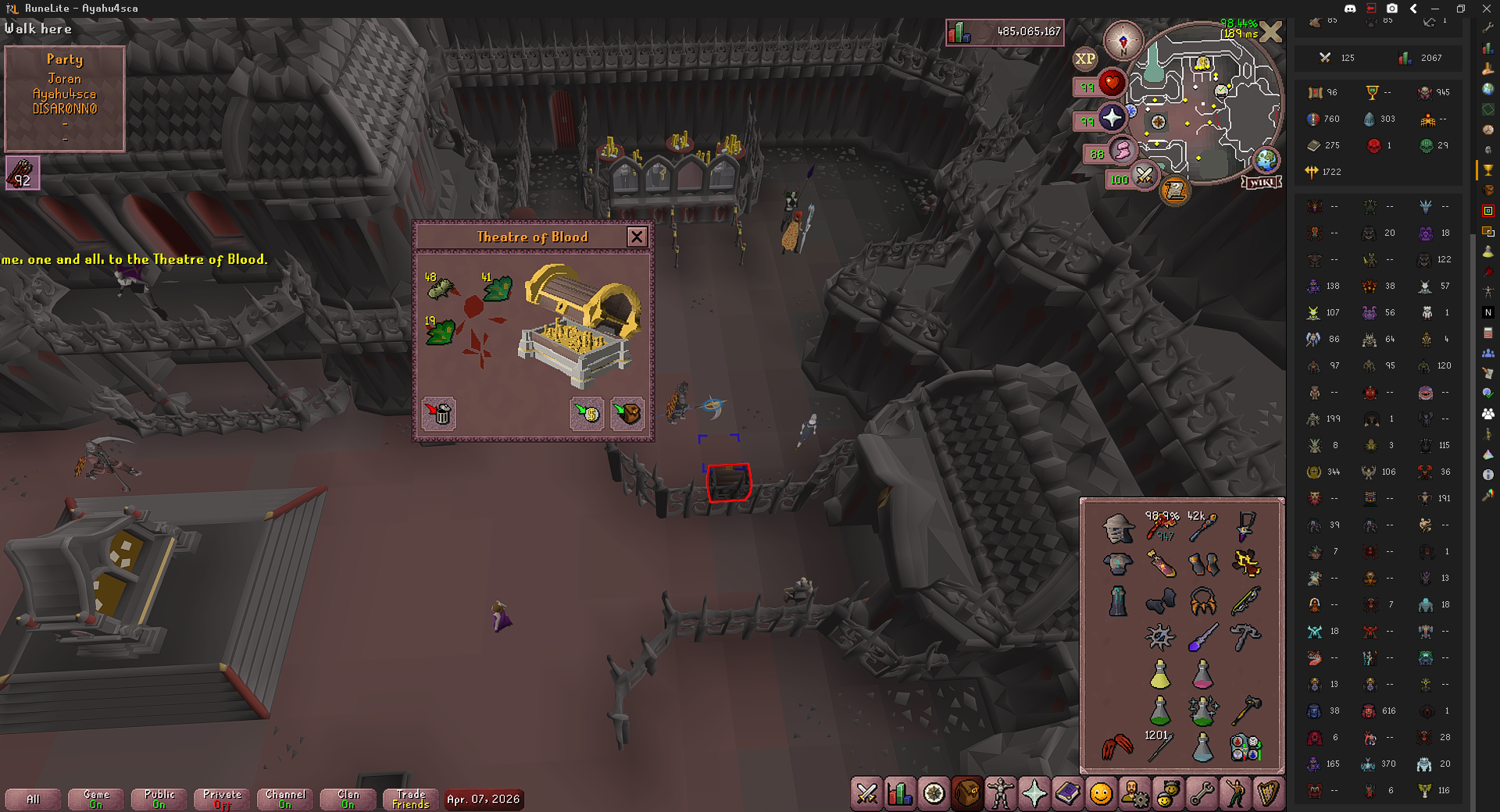Activate quick prayers on the prayer orb
1500x812 pixels.
pos(1112,118)
